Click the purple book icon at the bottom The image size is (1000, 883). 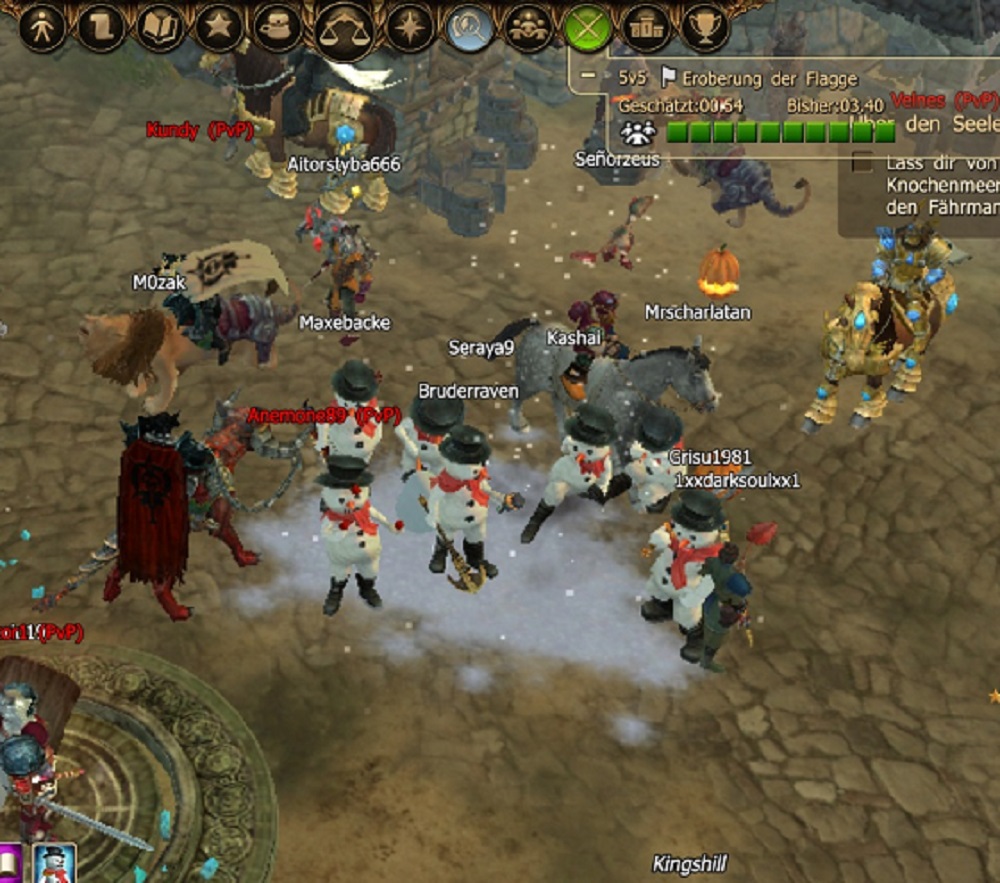(x=10, y=864)
